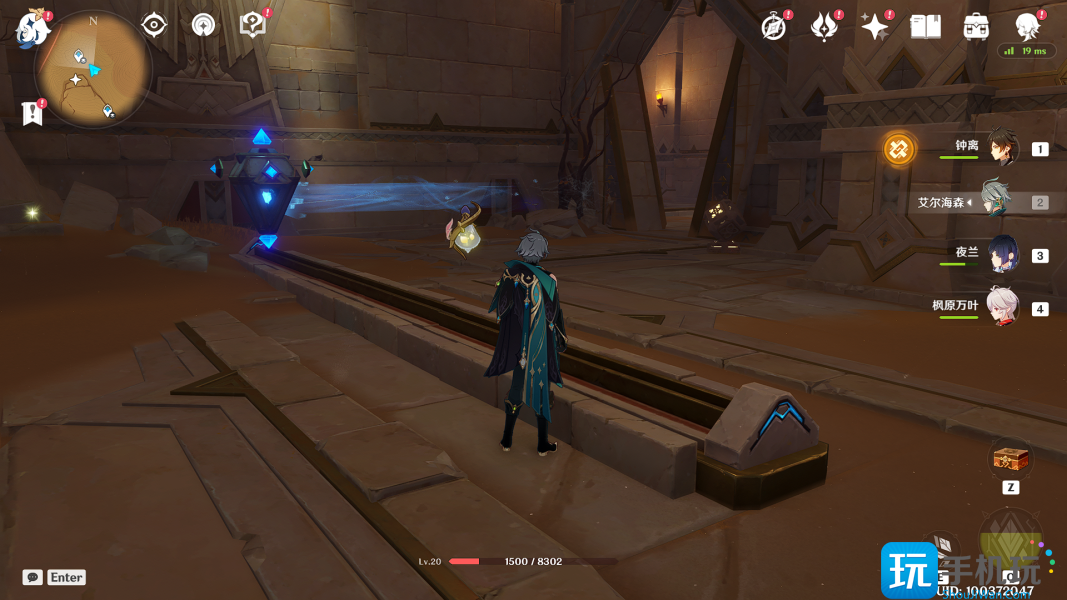Switch to party member 钟离
The image size is (1067, 600).
pos(1001,148)
